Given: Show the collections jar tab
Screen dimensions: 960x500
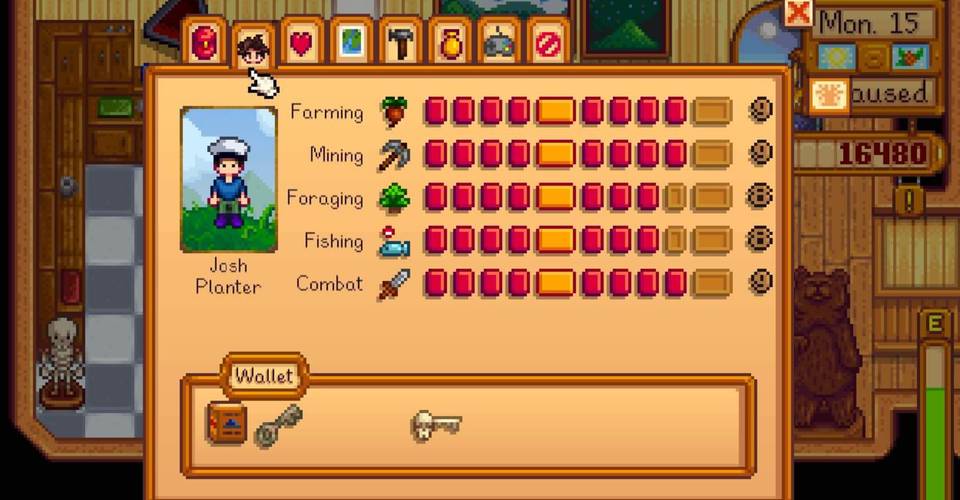Looking at the screenshot, I should click(450, 43).
